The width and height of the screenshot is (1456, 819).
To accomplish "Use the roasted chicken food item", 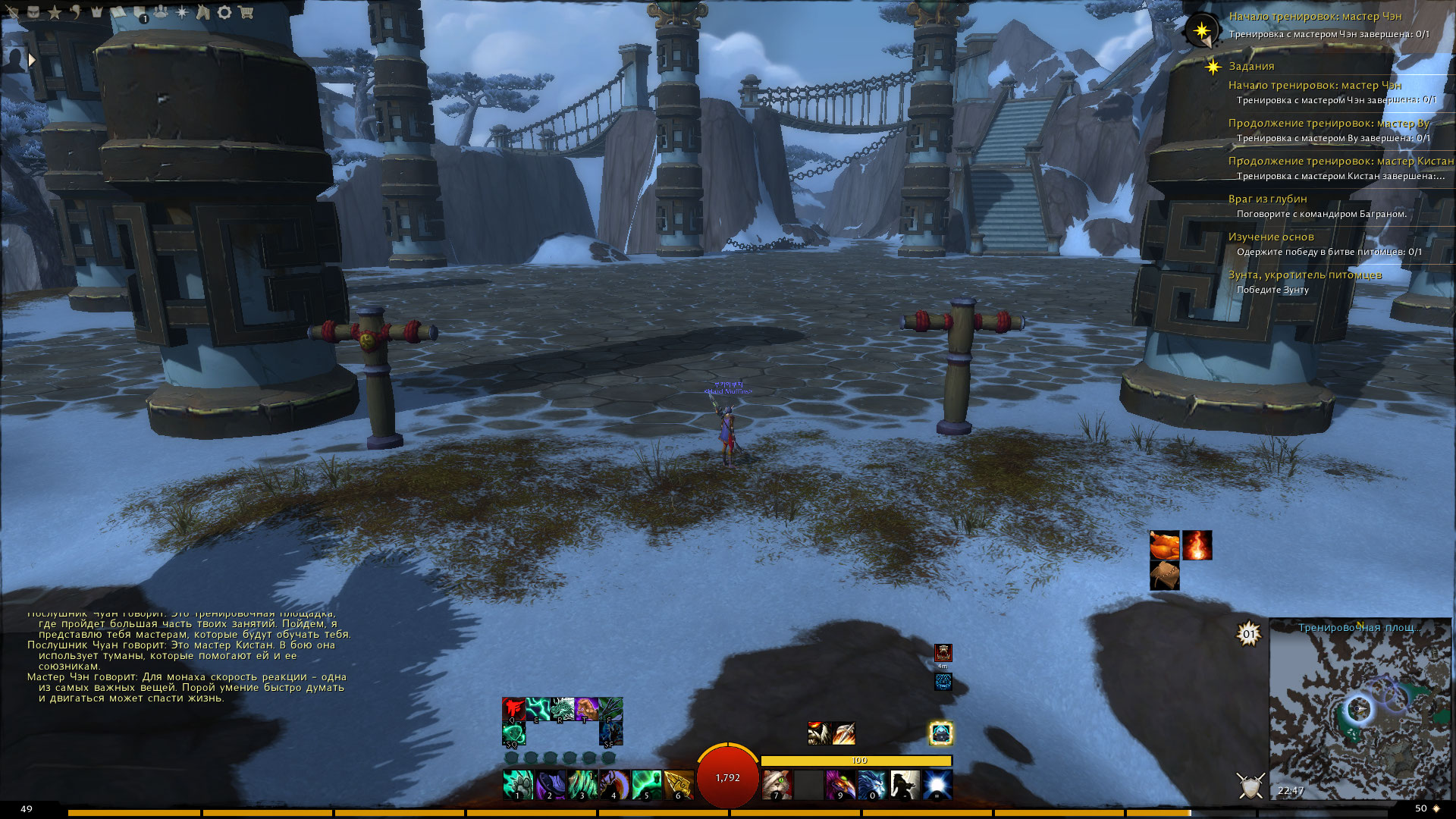I will tap(1165, 545).
